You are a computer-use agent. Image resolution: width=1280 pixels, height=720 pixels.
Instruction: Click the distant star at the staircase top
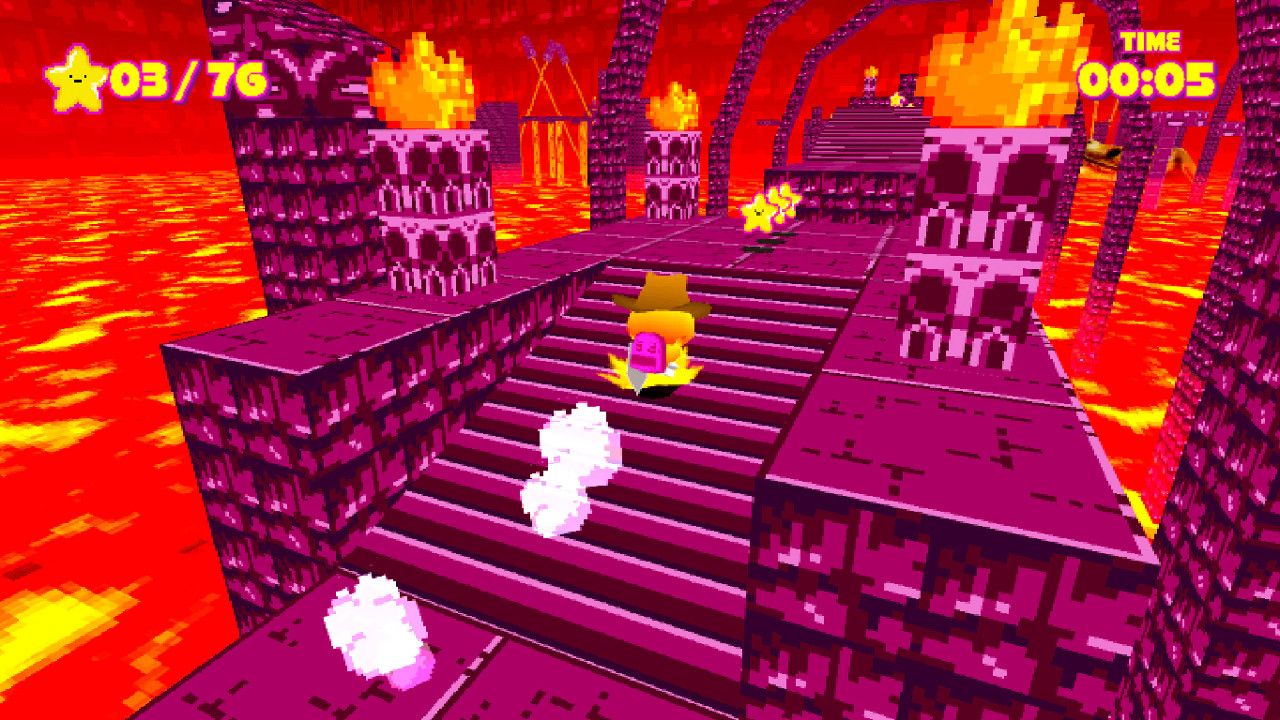[x=895, y=99]
